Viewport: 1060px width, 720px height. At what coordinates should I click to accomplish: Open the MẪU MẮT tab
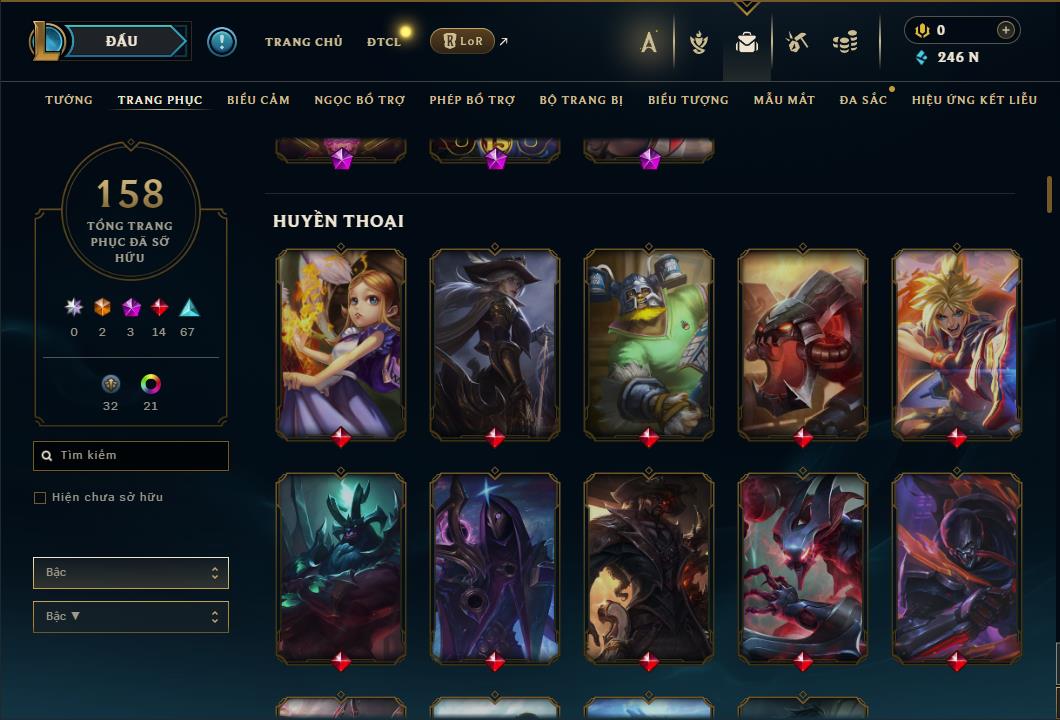click(784, 100)
